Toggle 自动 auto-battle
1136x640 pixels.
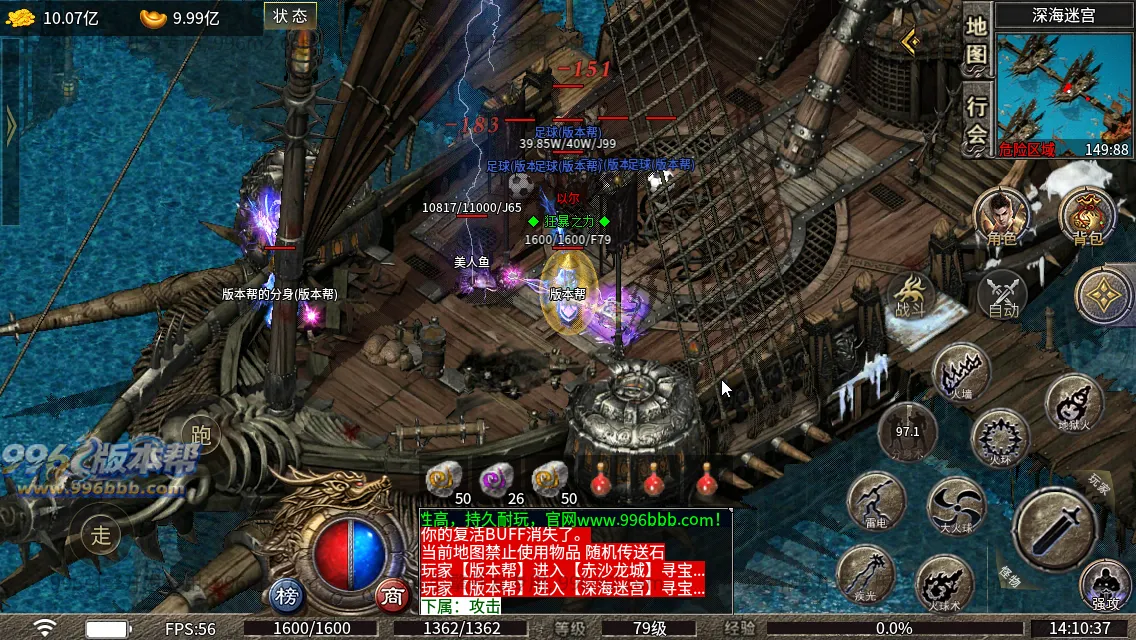click(x=1002, y=296)
